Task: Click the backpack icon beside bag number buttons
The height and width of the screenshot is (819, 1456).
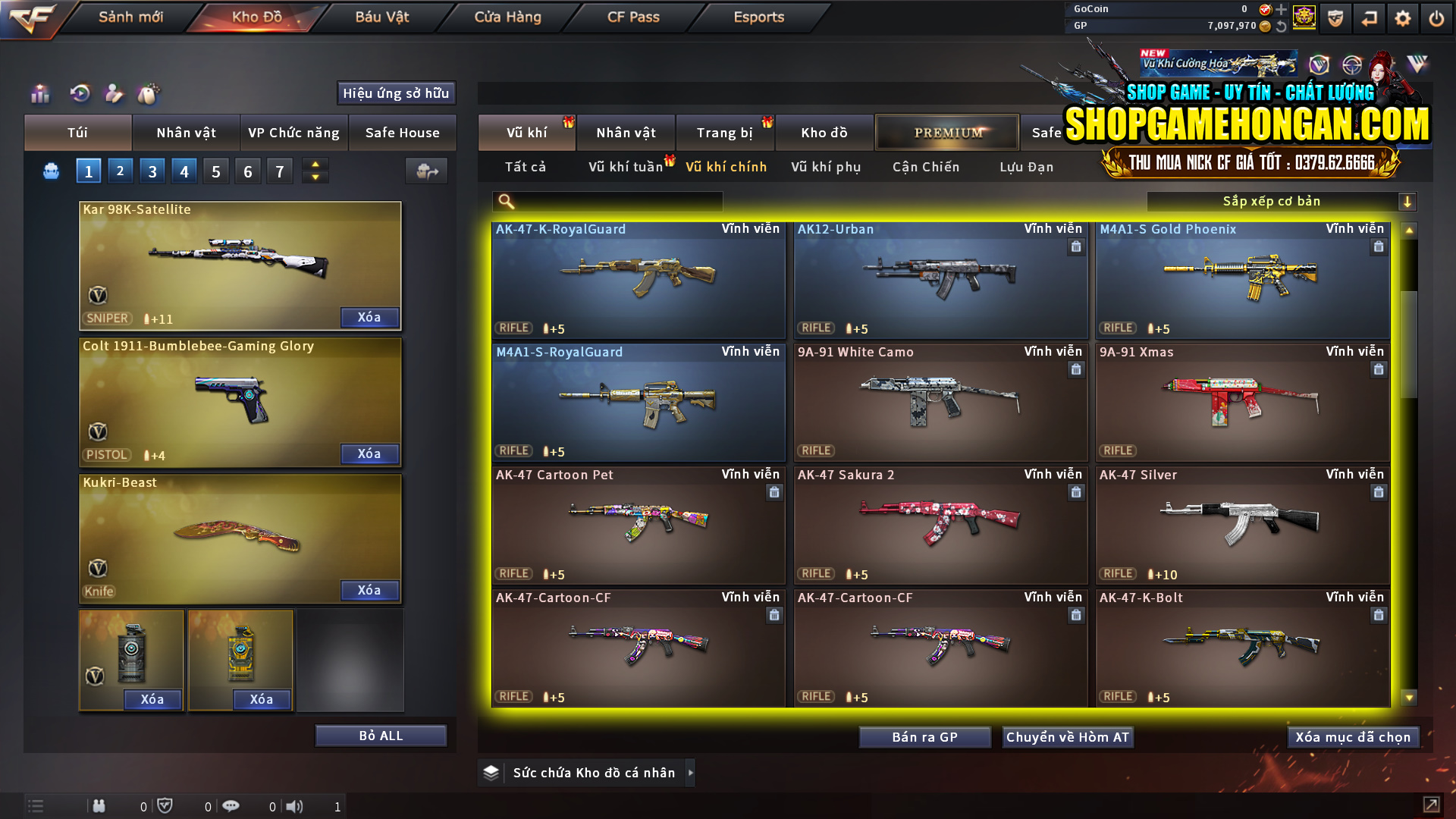Action: [50, 171]
